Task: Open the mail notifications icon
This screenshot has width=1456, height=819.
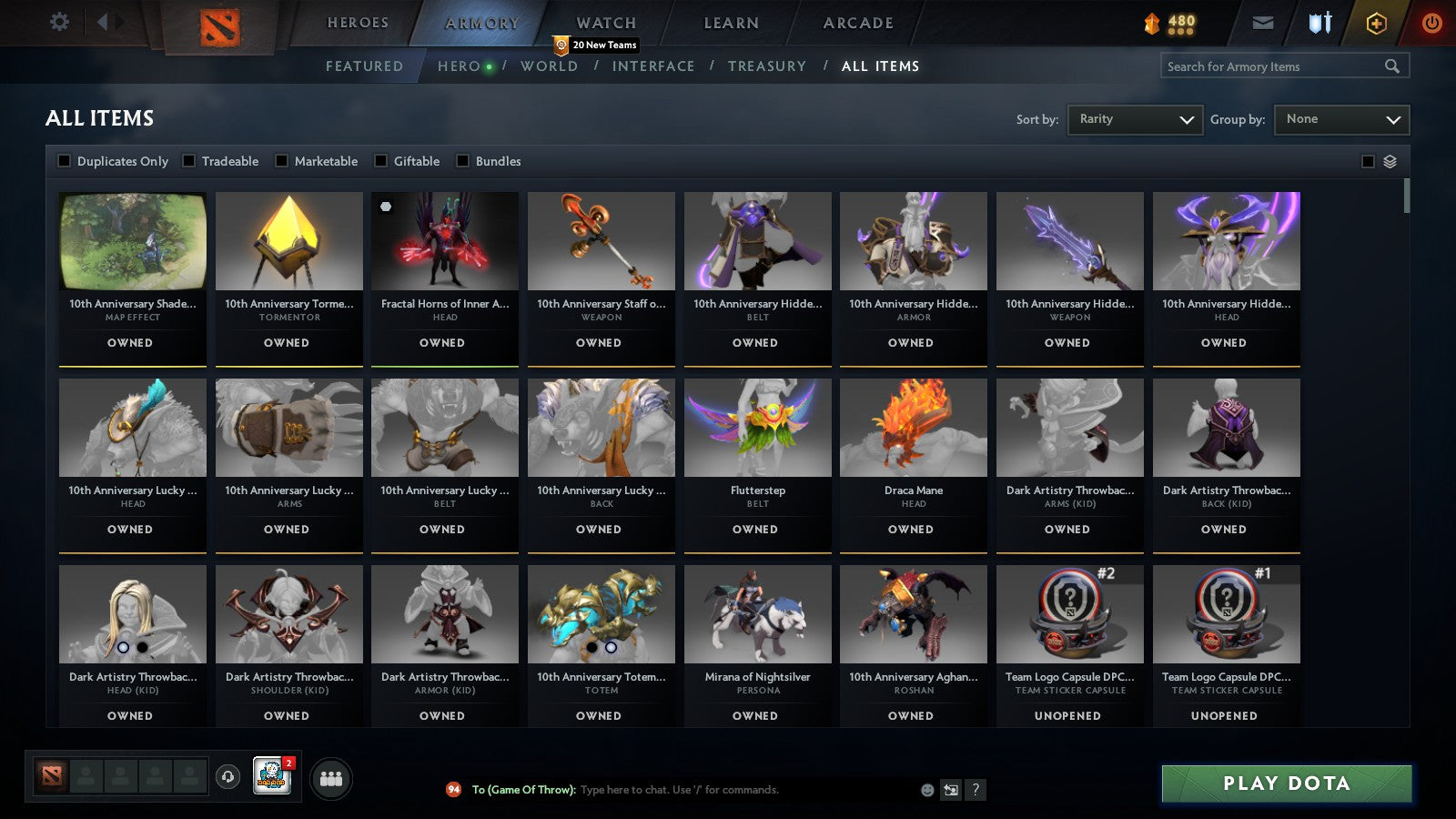Action: click(x=1263, y=23)
